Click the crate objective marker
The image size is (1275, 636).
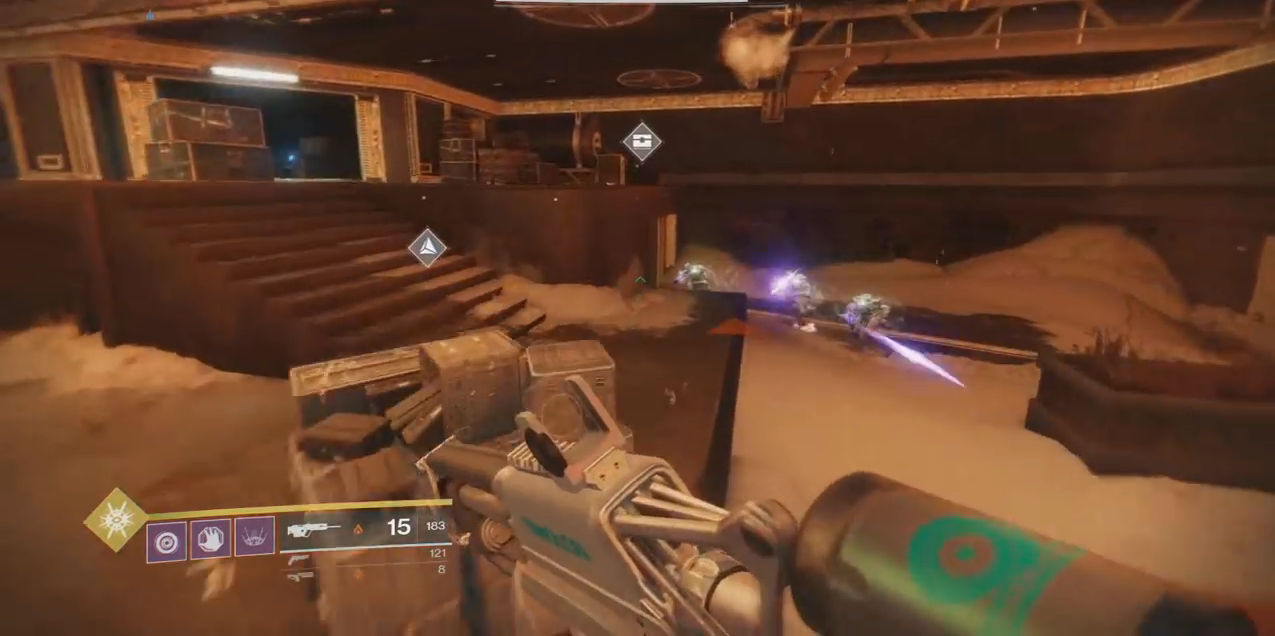coord(642,141)
